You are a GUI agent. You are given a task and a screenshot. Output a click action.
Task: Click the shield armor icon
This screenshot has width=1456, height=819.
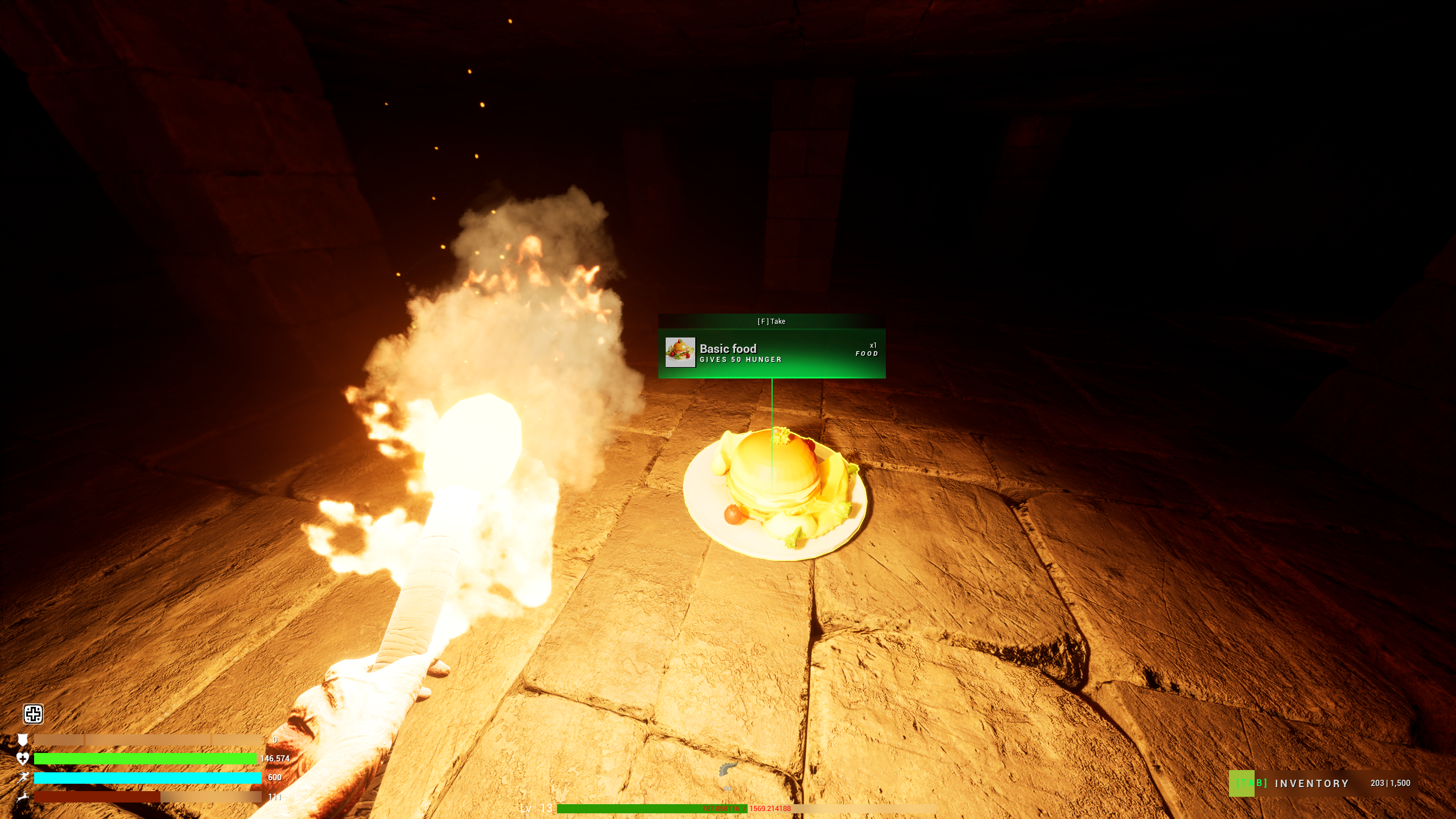(x=23, y=739)
